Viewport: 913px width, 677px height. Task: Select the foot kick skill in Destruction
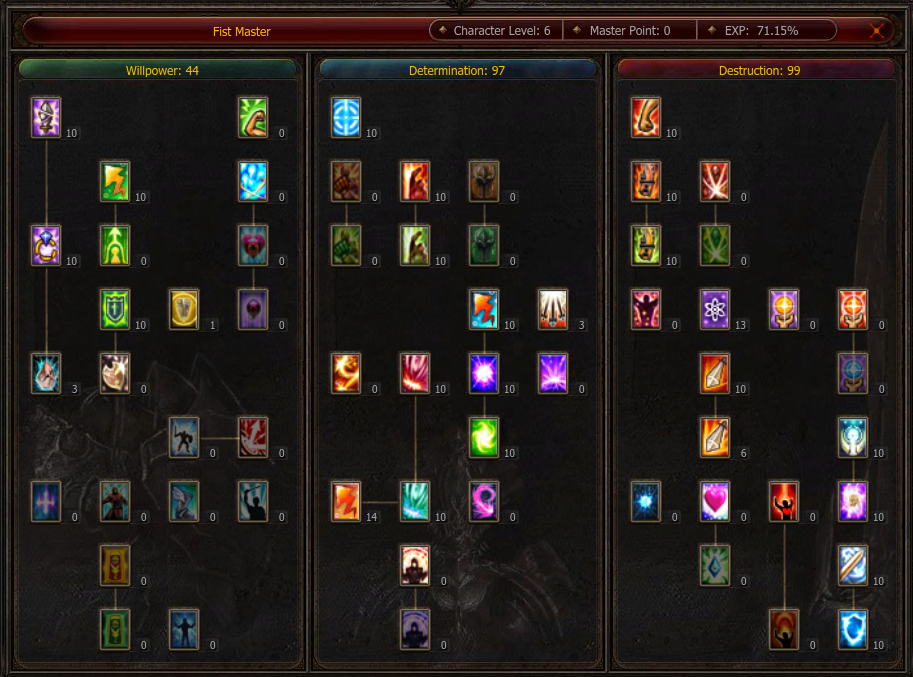coord(646,117)
